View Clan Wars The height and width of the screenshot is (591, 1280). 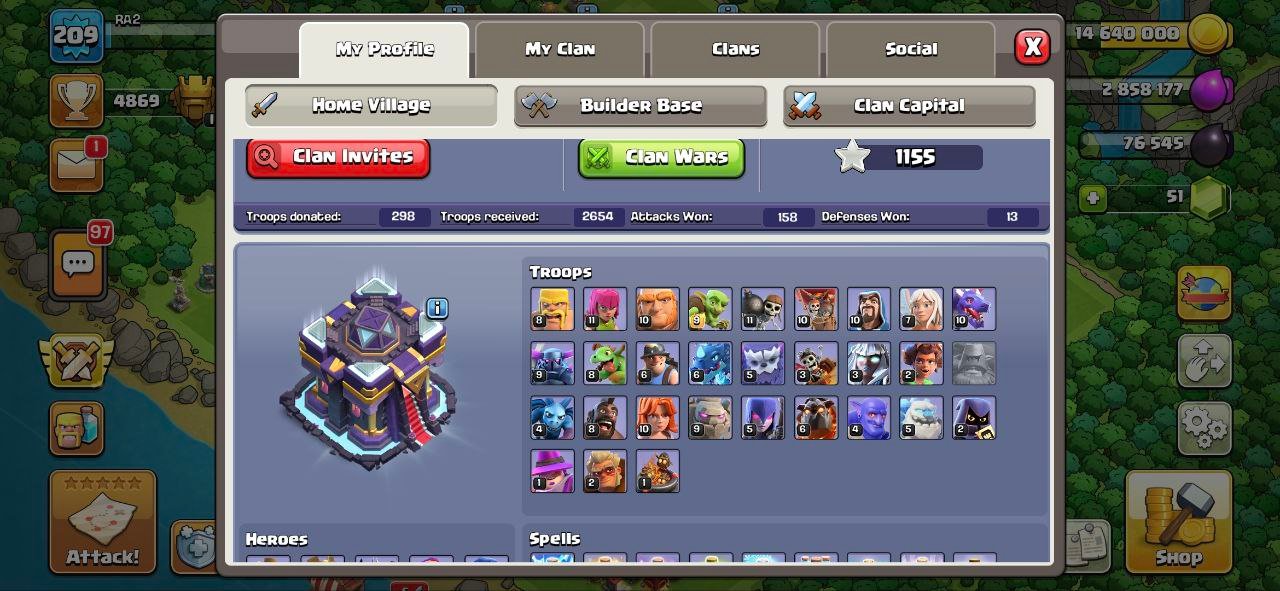pyautogui.click(x=661, y=157)
